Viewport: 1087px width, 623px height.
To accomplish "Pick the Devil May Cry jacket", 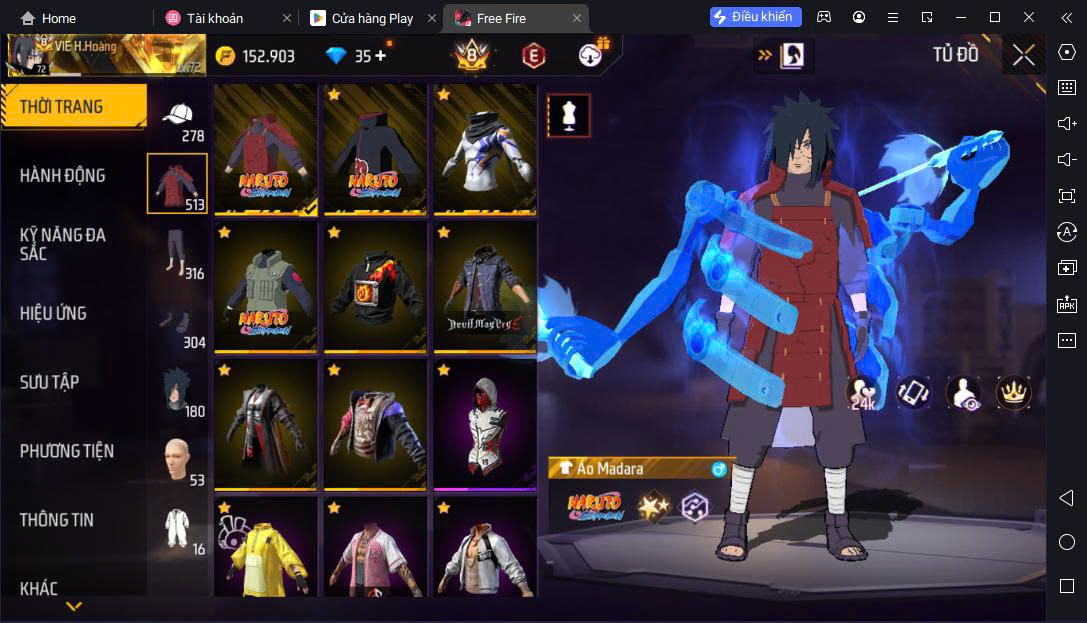I will click(485, 287).
